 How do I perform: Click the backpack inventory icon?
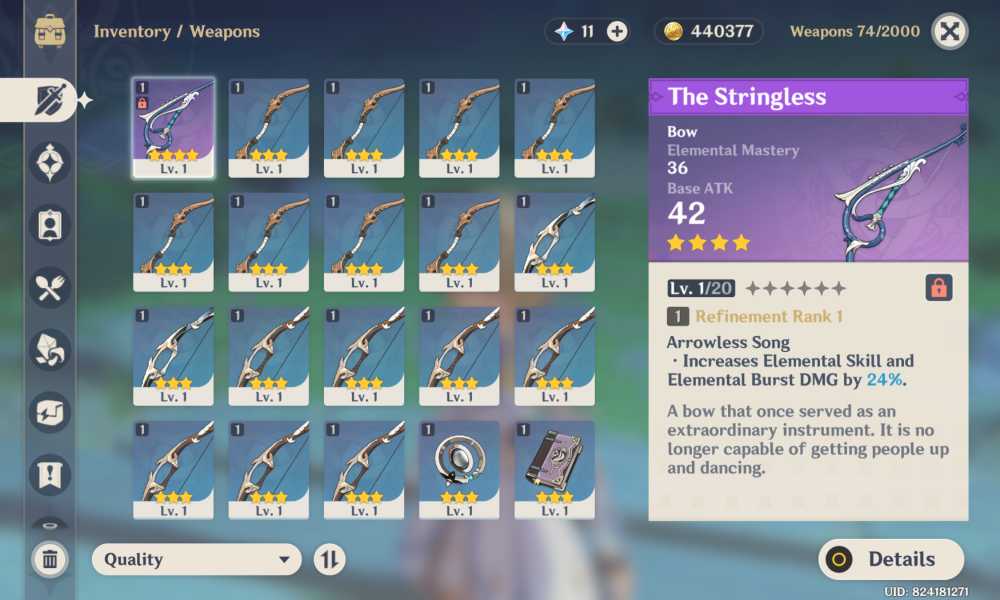click(x=50, y=31)
